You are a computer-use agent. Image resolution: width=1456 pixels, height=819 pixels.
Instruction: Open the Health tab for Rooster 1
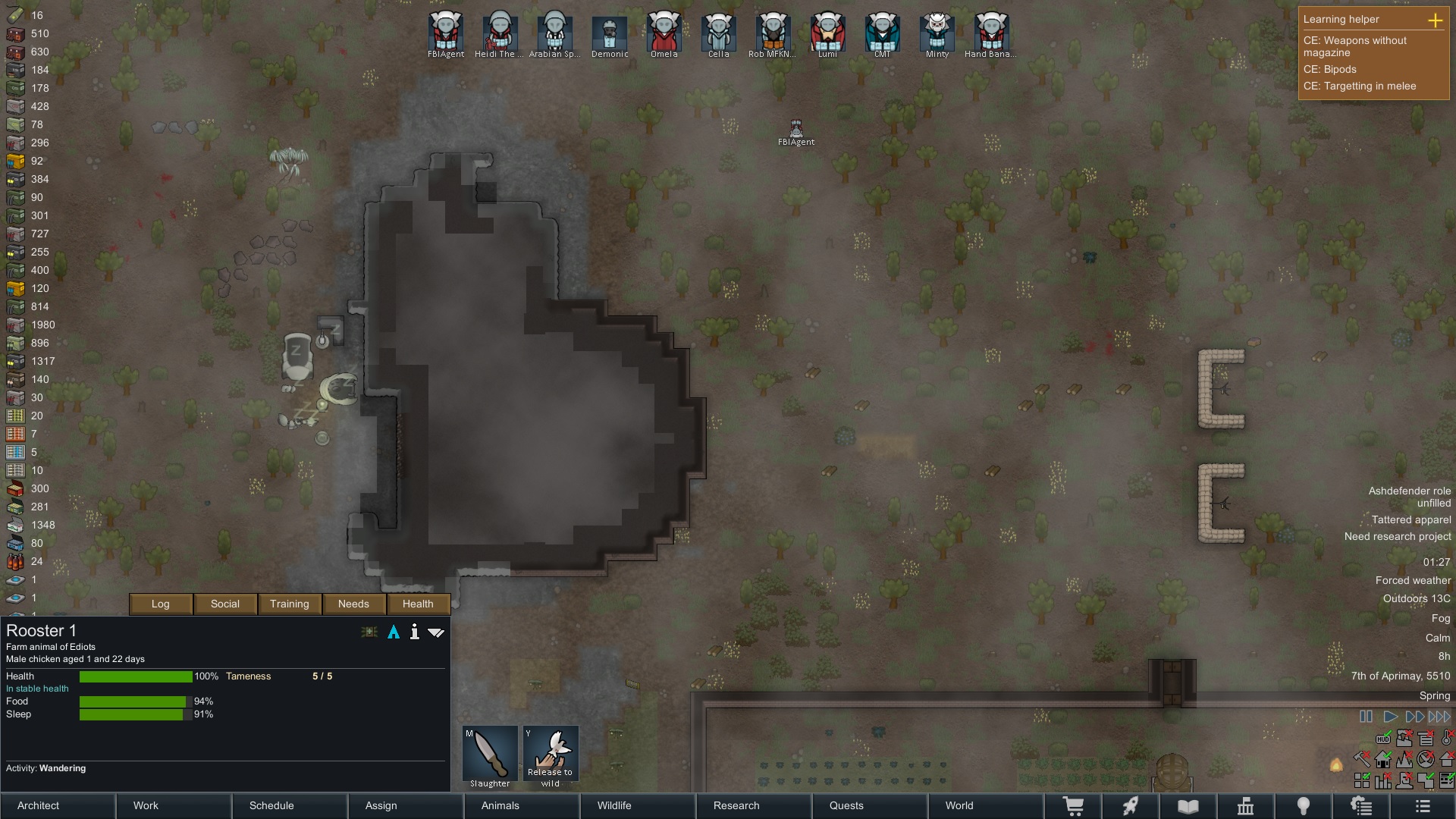click(x=418, y=604)
